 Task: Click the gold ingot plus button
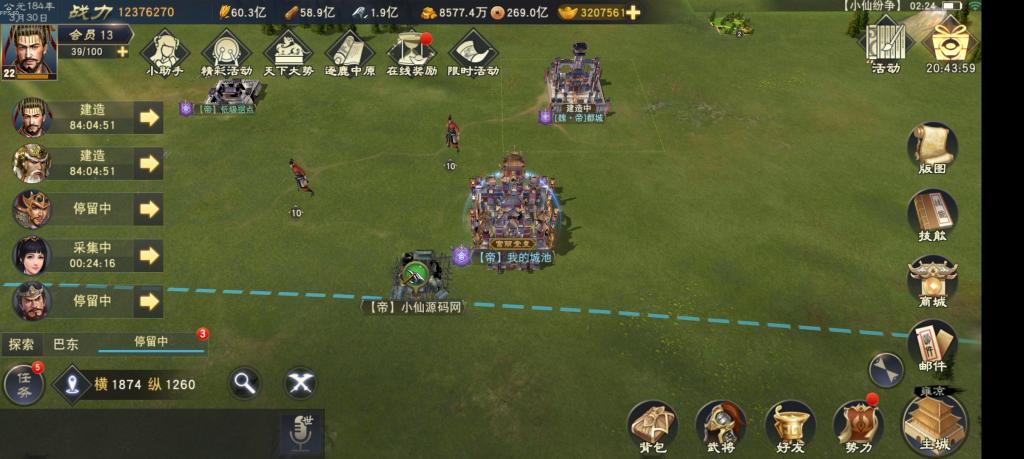633,13
